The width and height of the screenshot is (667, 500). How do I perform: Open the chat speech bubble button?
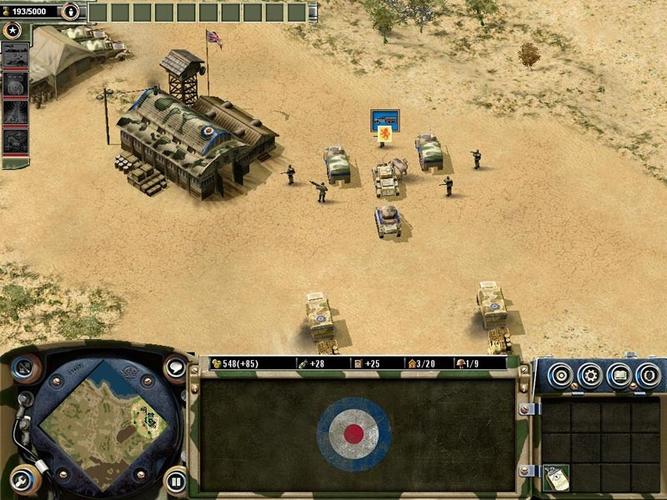[175, 368]
